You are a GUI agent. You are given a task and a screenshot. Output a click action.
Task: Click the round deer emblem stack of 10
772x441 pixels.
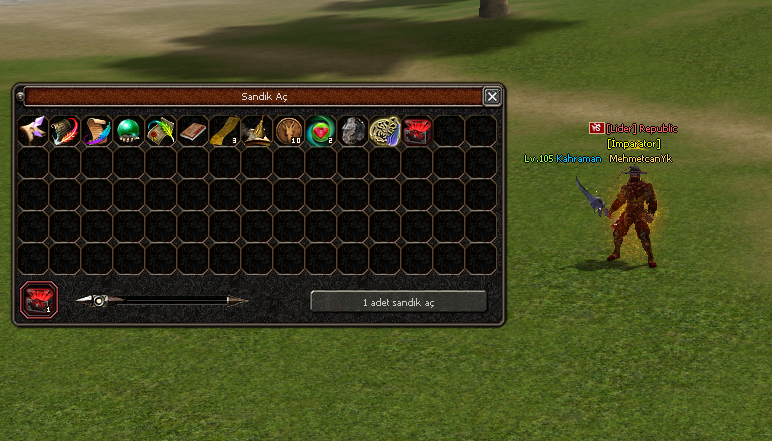tap(289, 131)
